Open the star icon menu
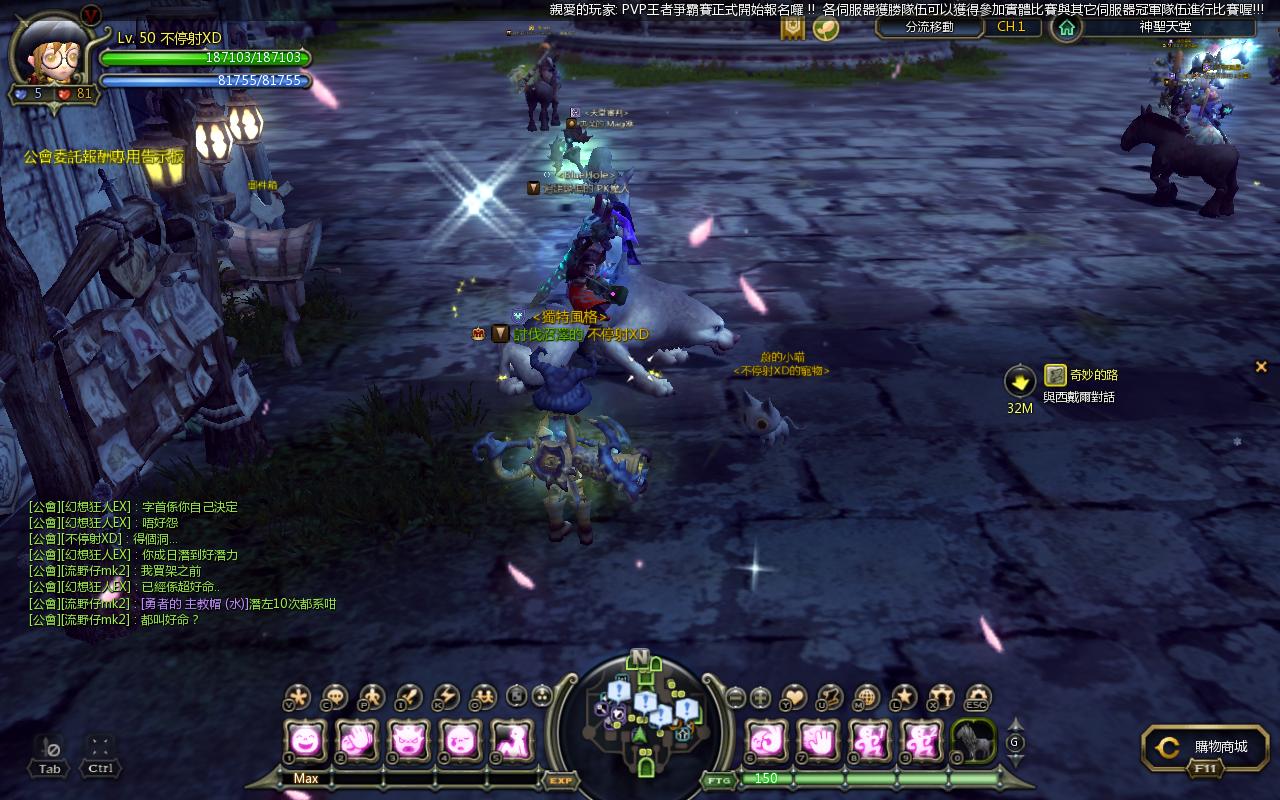Image resolution: width=1280 pixels, height=800 pixels. 904,696
